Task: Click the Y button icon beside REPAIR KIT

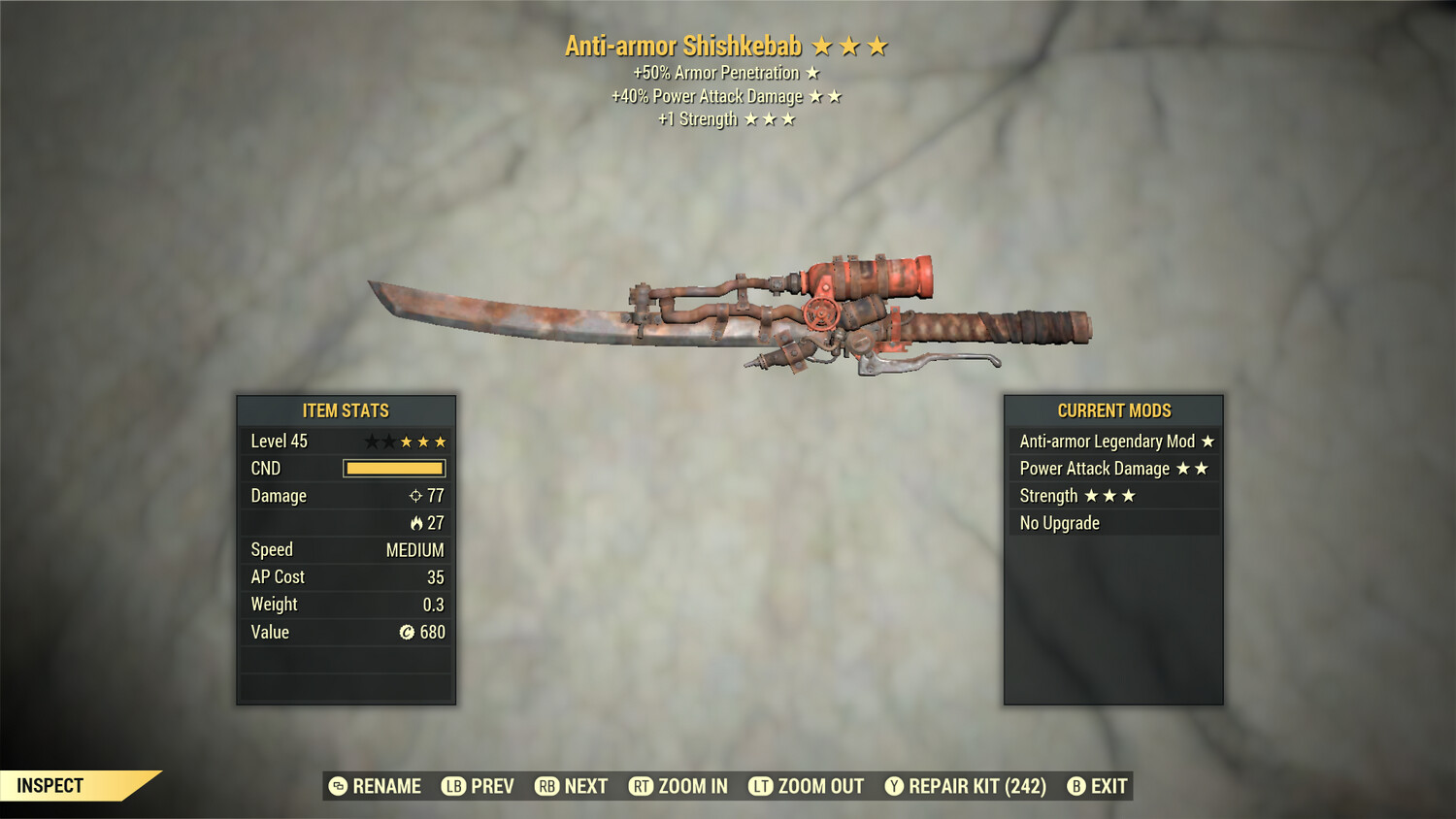Action: 892,786
